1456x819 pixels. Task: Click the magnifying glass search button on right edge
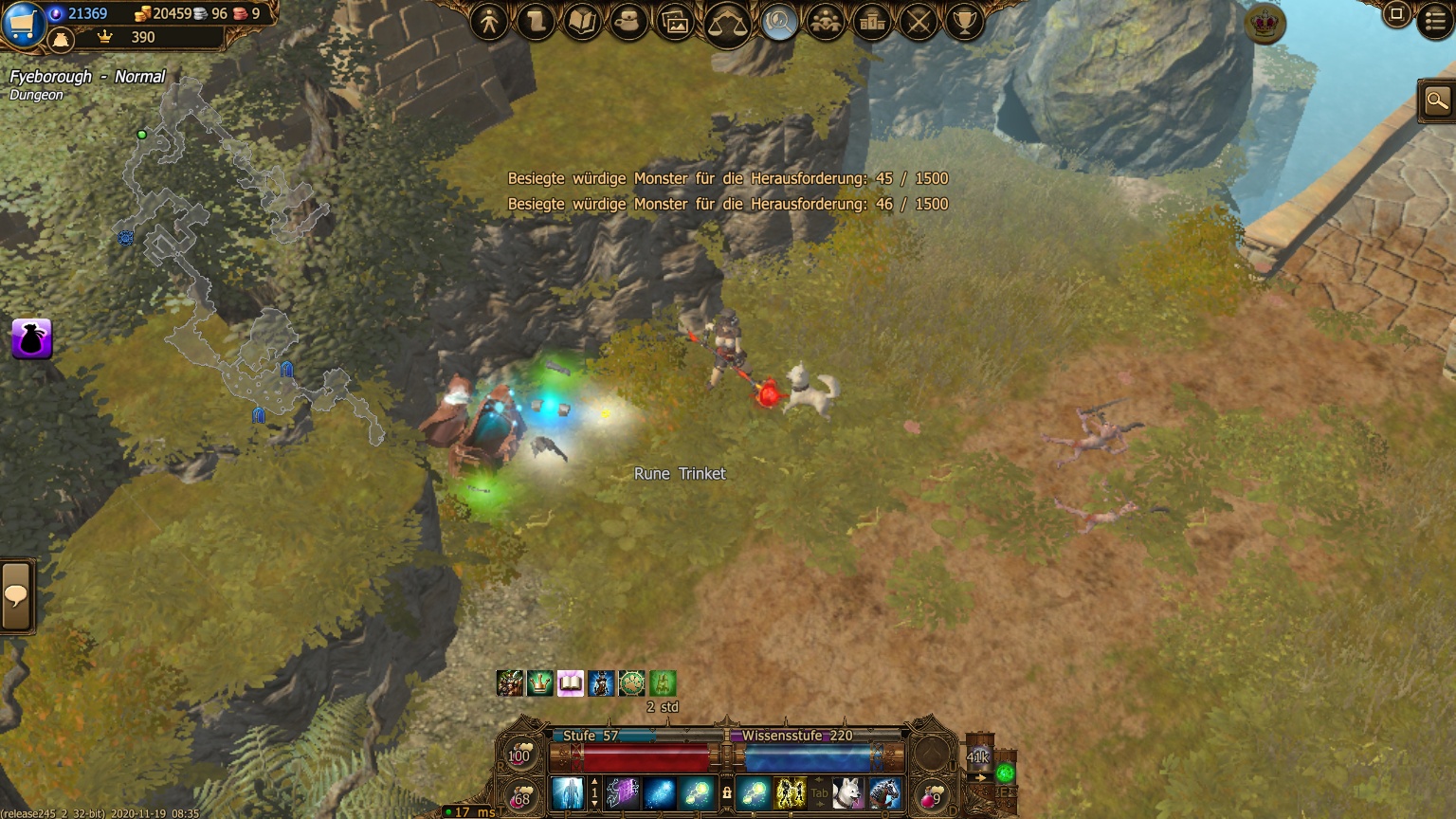coord(1437,100)
